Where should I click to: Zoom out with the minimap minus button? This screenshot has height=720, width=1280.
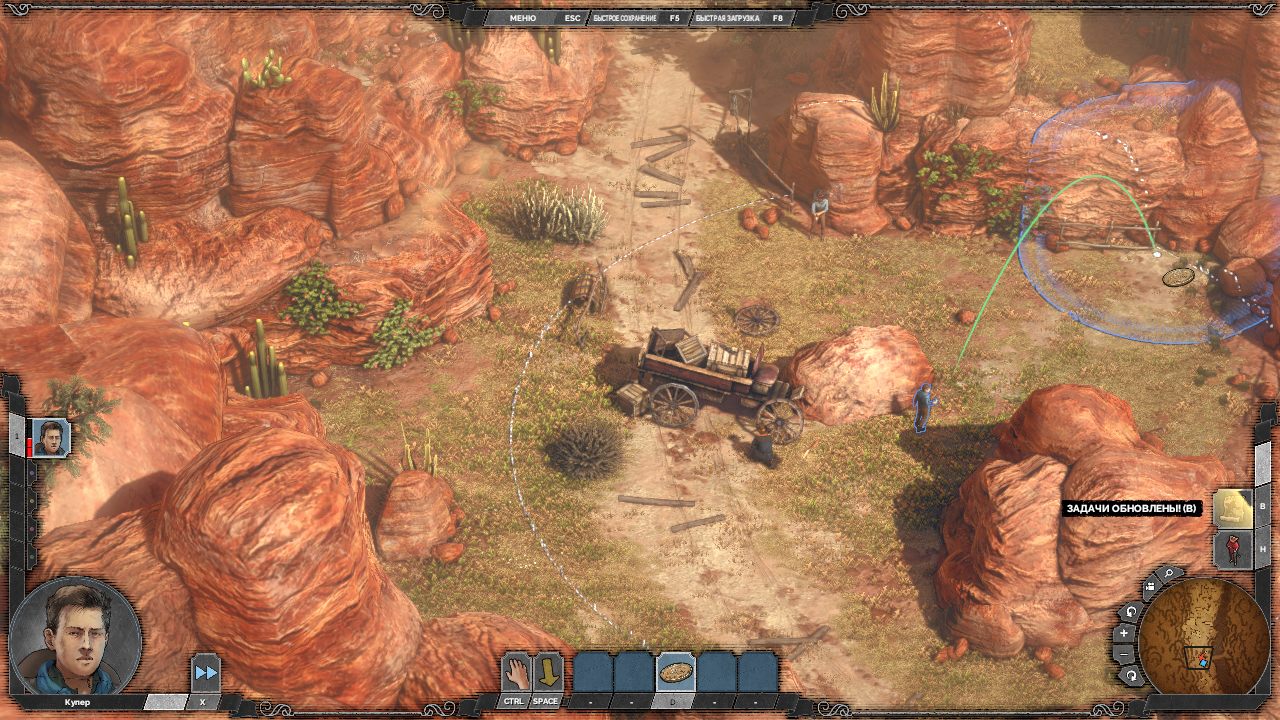tap(1125, 654)
